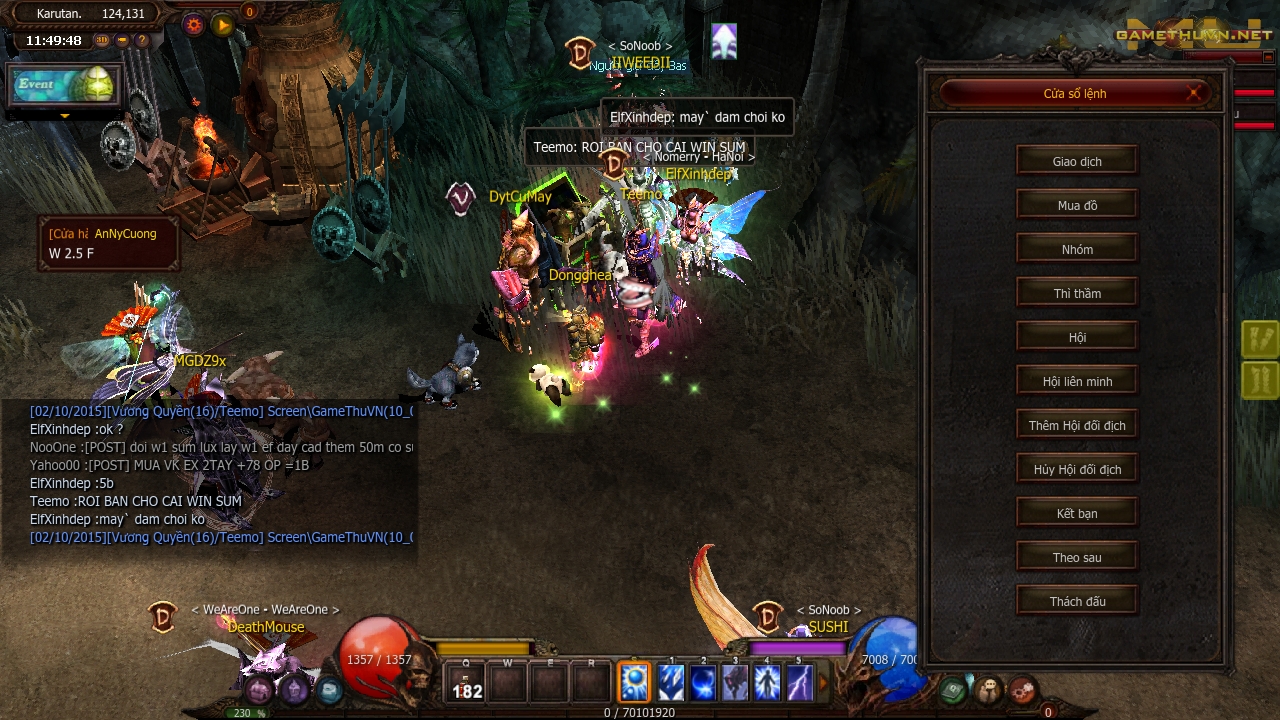Screen dimensions: 1280x720
Task: Mute game sound via the horn icon
Action: tap(122, 40)
